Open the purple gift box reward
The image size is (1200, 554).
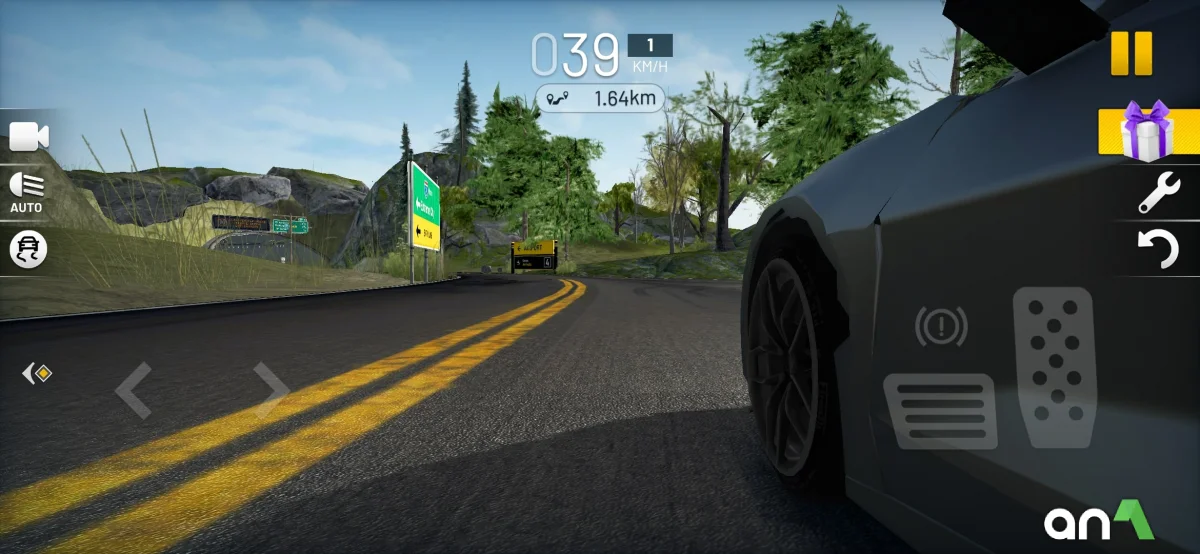[x=1146, y=131]
